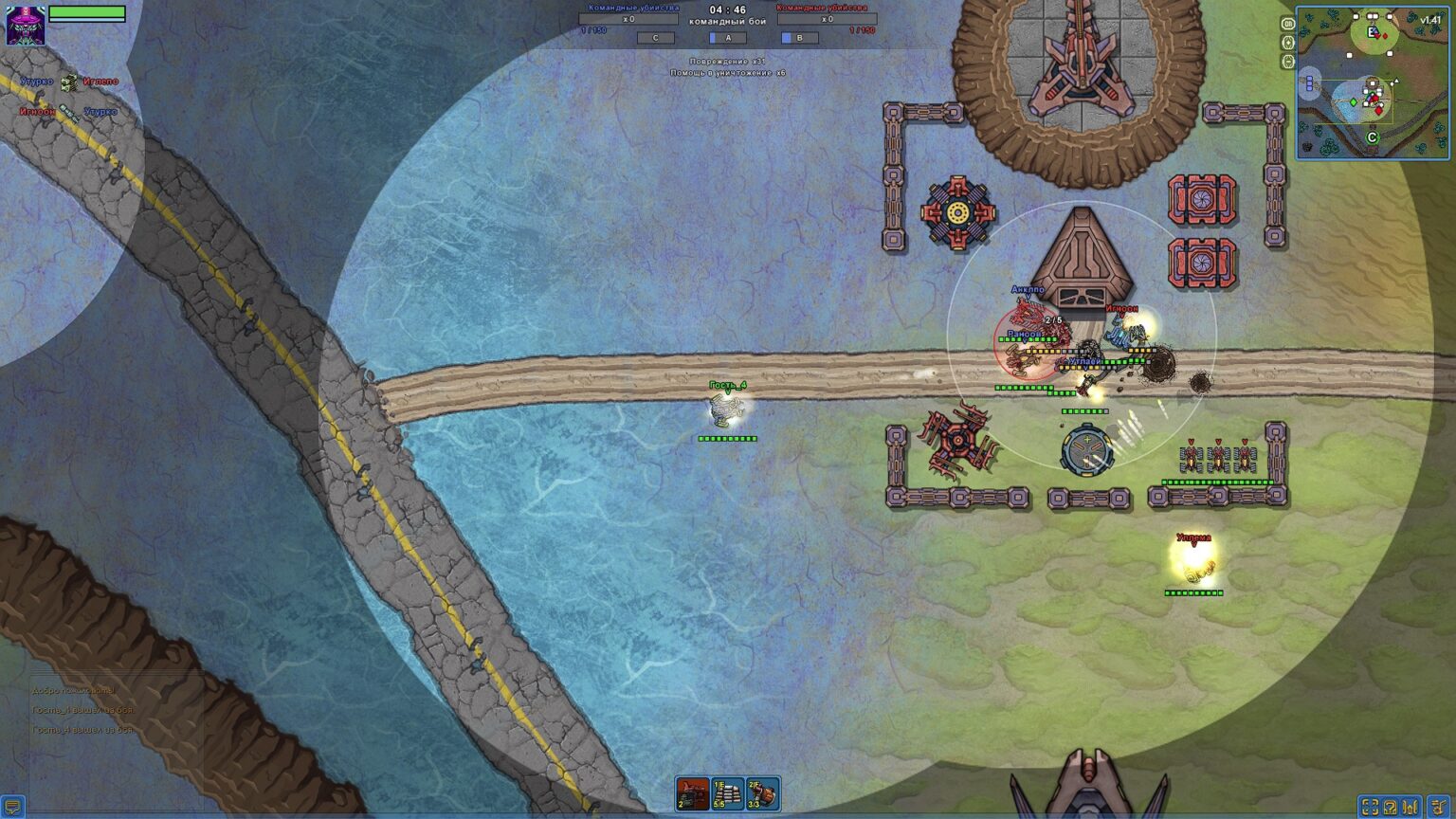Select capture point C indicator
1456x819 pixels.
[x=655, y=38]
